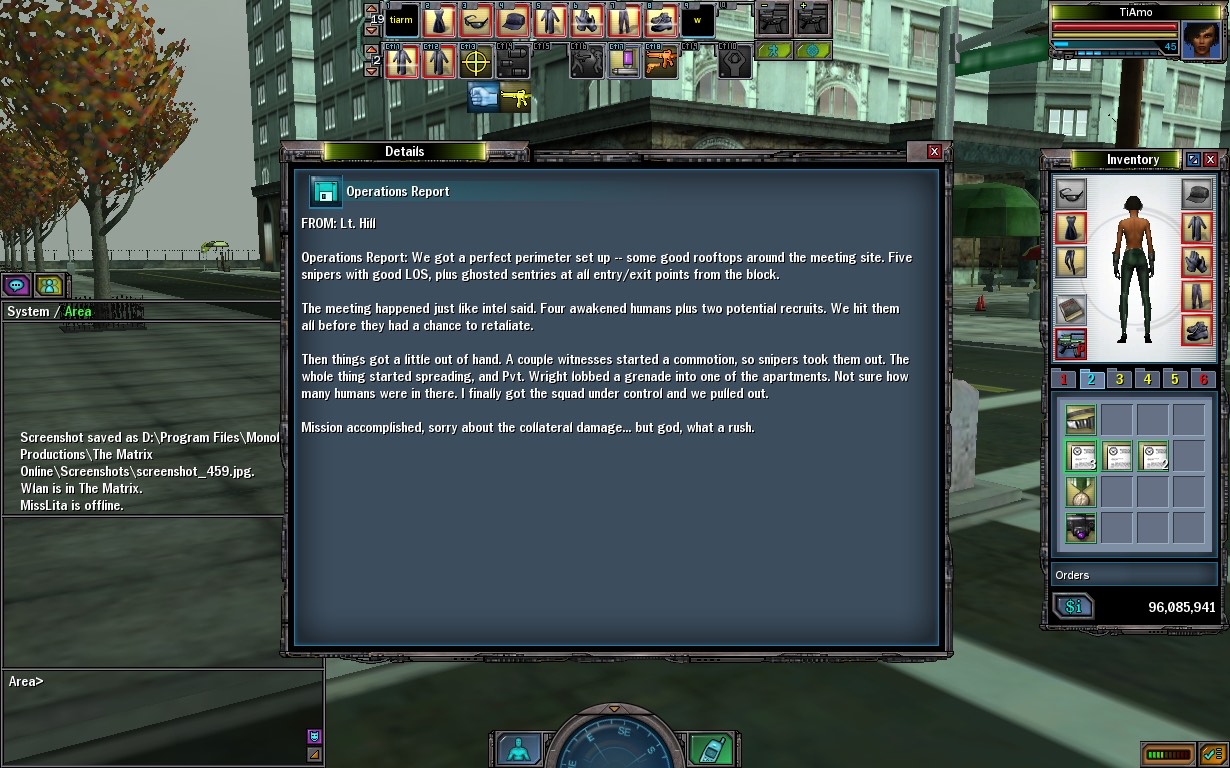The height and width of the screenshot is (768, 1230).
Task: Open the character silhouette button by compass
Action: 519,749
